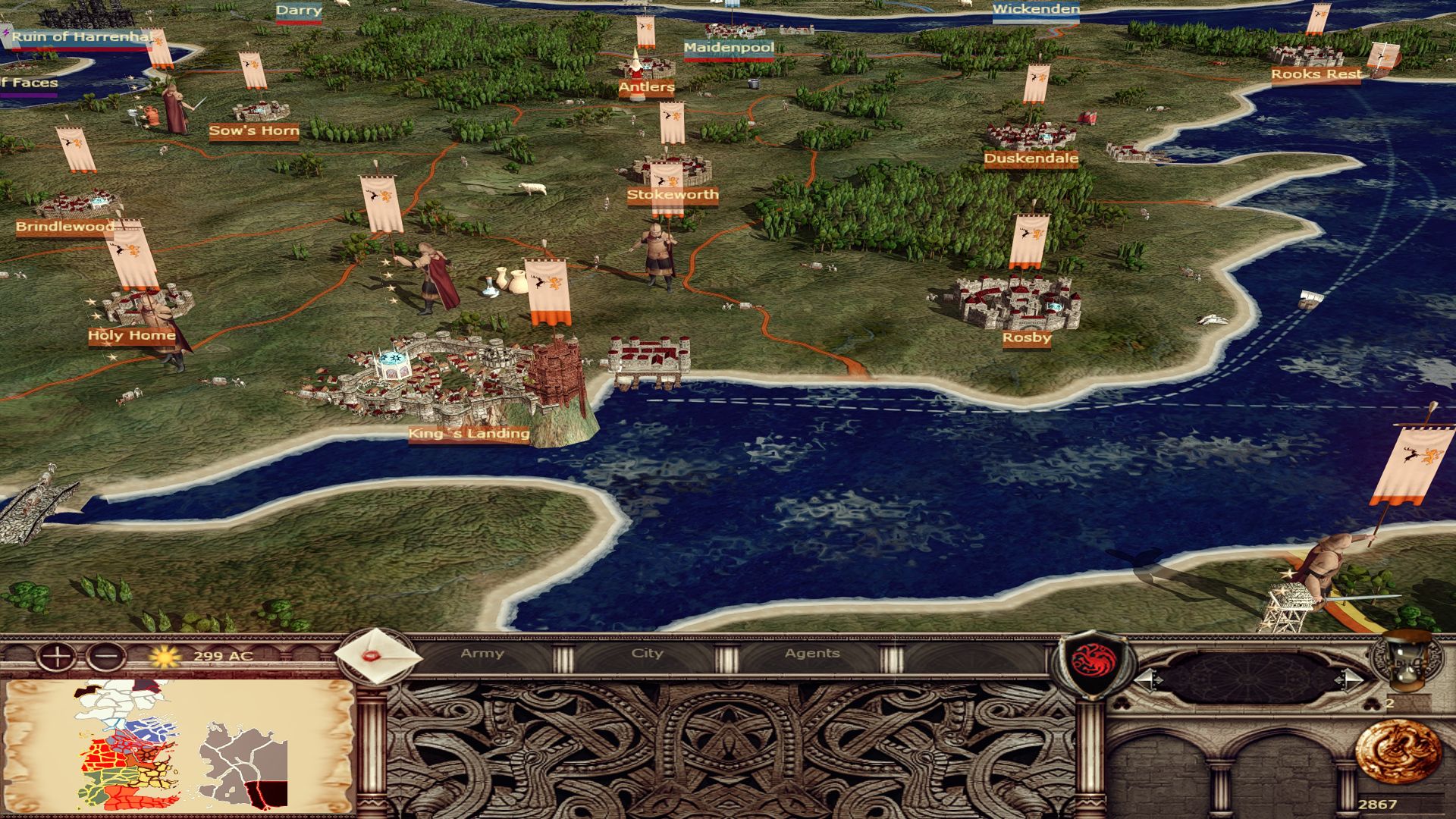Switch to the City tab
Image resolution: width=1456 pixels, height=819 pixels.
point(647,654)
